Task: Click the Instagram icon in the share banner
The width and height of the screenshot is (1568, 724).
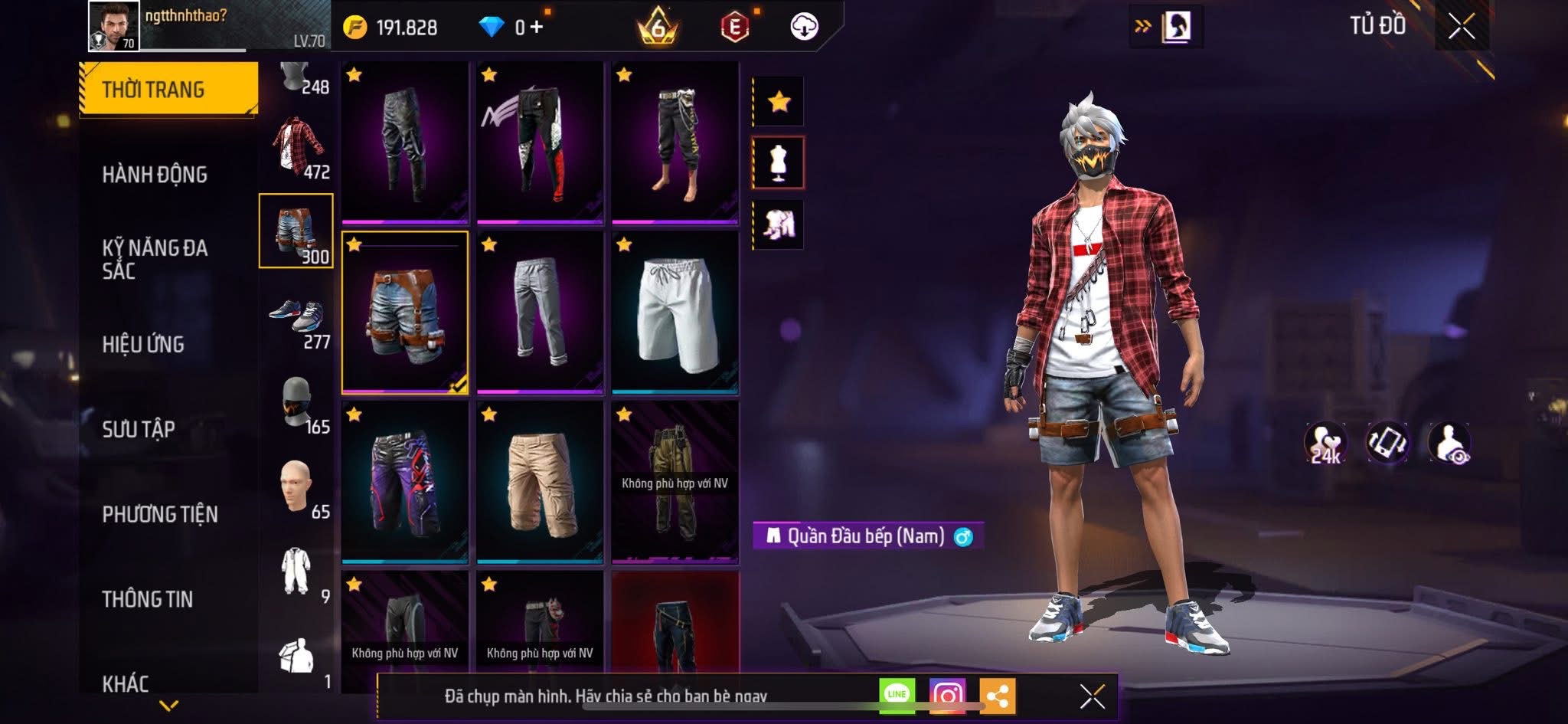Action: pyautogui.click(x=947, y=694)
